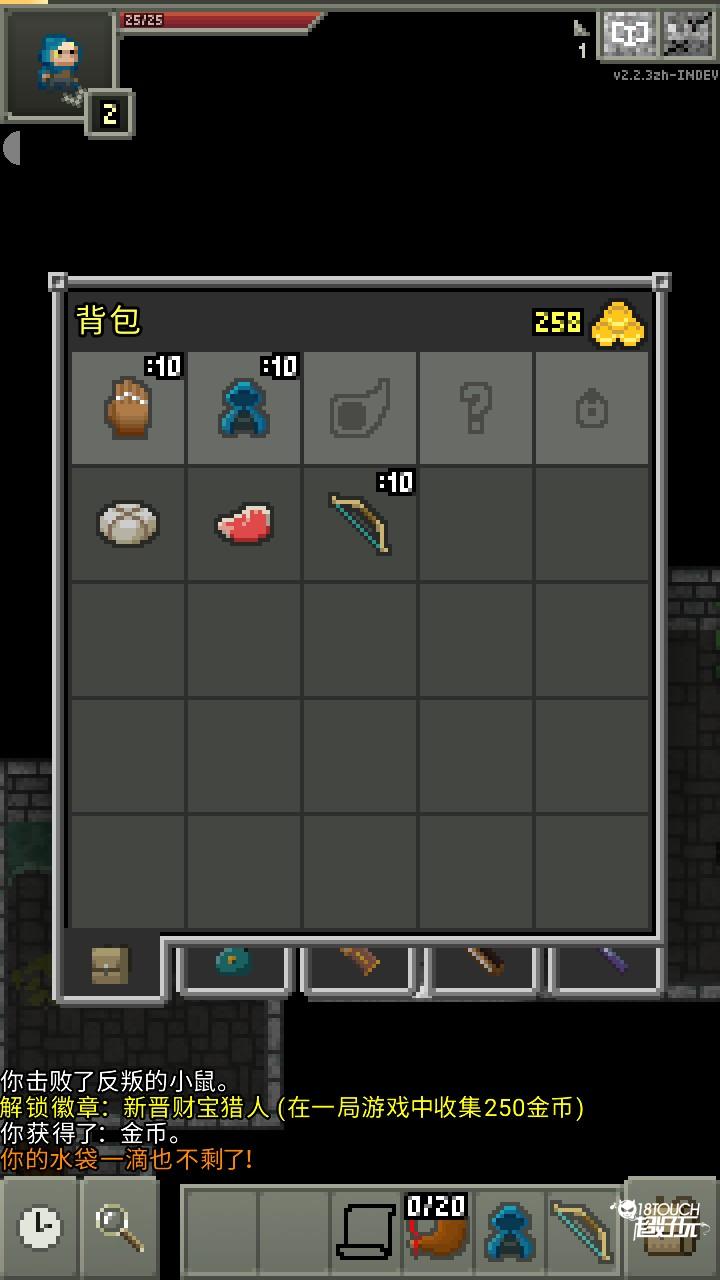Select the empty artifact equipment slot
The image size is (720, 1280).
[x=360, y=407]
